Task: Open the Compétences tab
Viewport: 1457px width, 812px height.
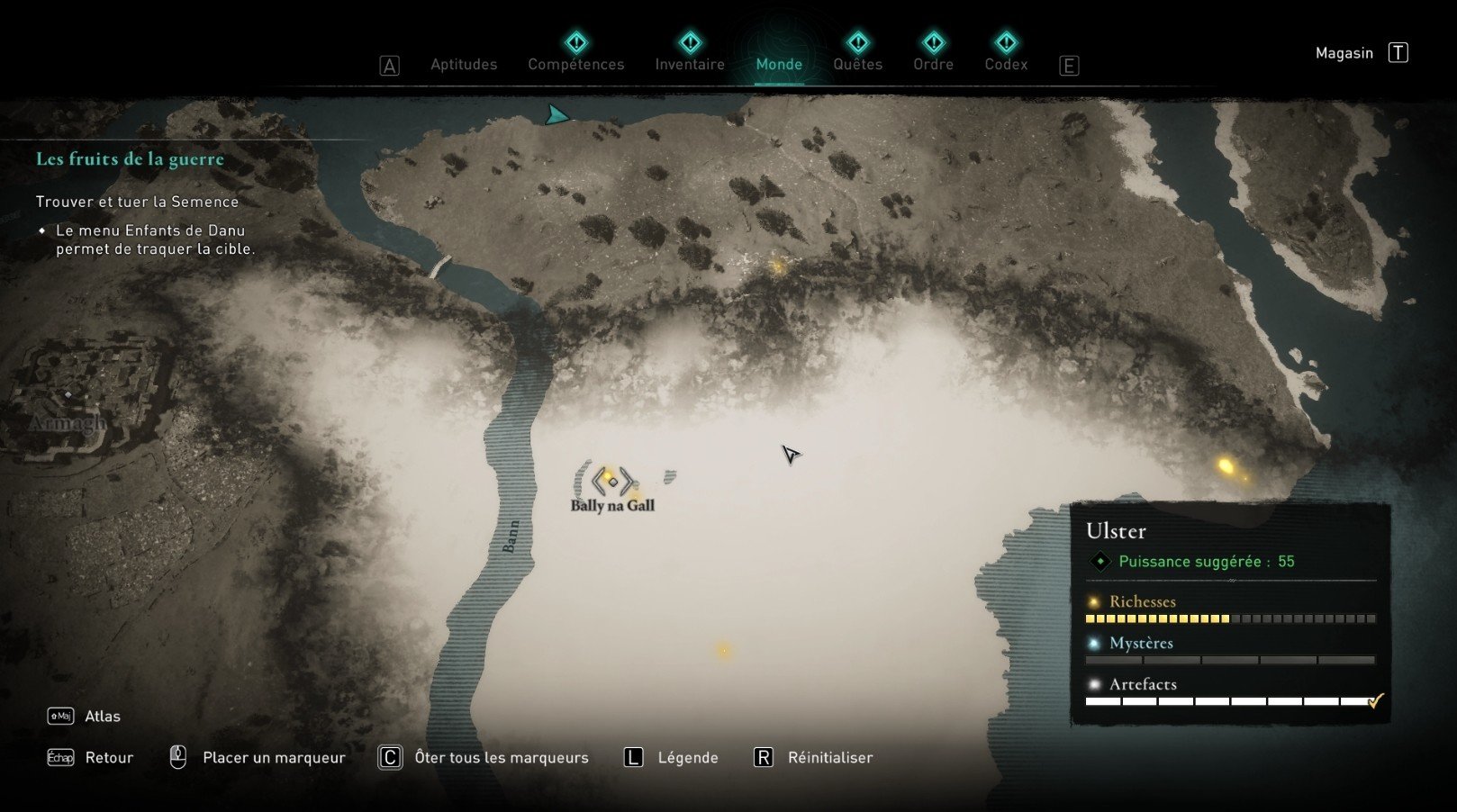Action: (575, 64)
